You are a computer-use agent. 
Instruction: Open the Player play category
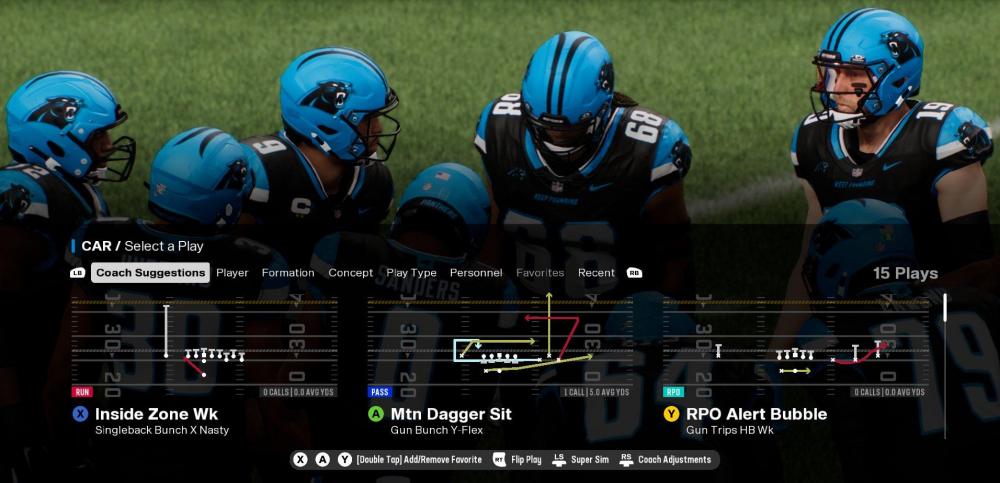tap(232, 273)
